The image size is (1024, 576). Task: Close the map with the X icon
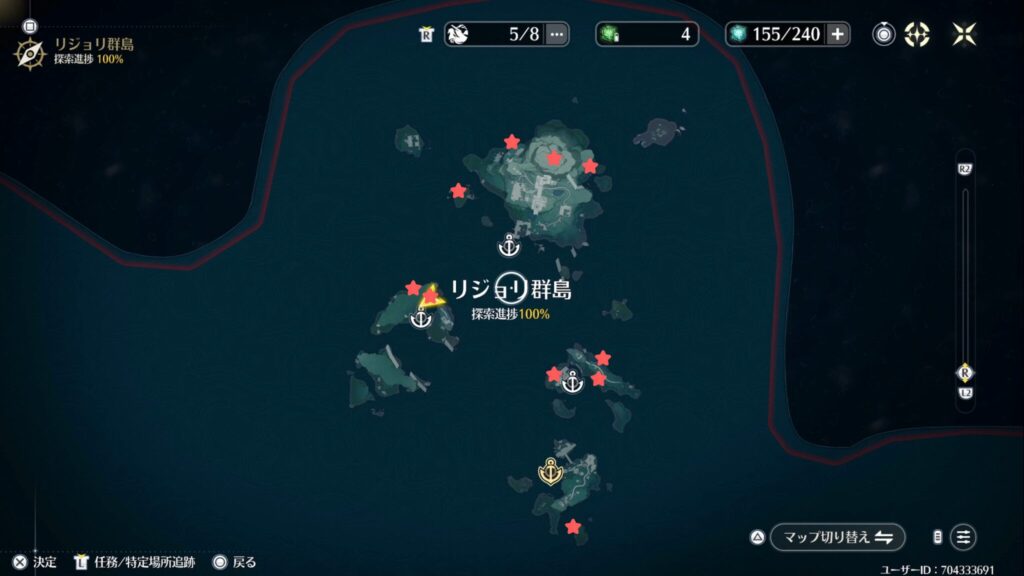(x=964, y=34)
